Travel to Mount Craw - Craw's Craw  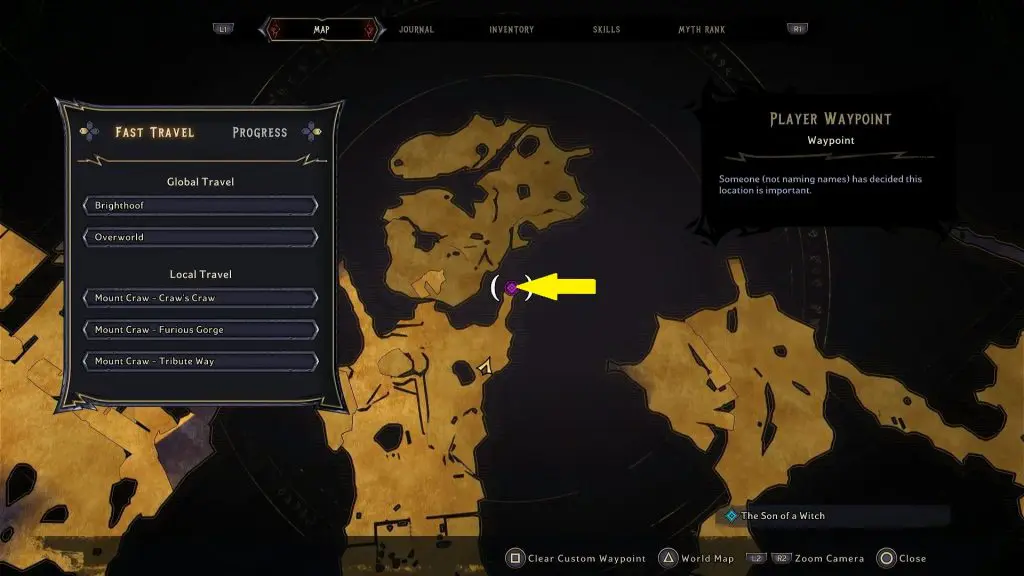point(201,298)
